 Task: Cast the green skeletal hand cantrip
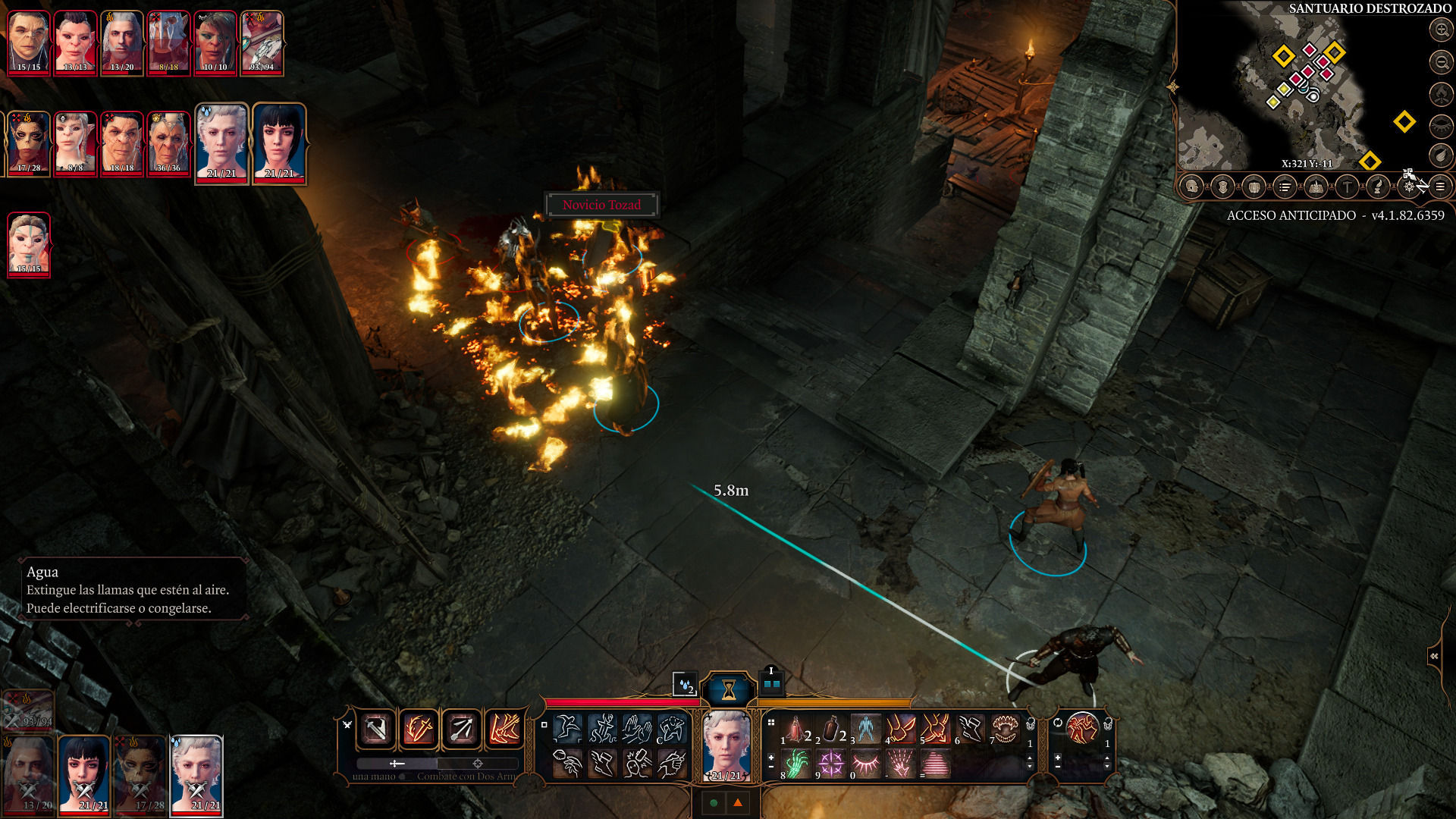795,764
